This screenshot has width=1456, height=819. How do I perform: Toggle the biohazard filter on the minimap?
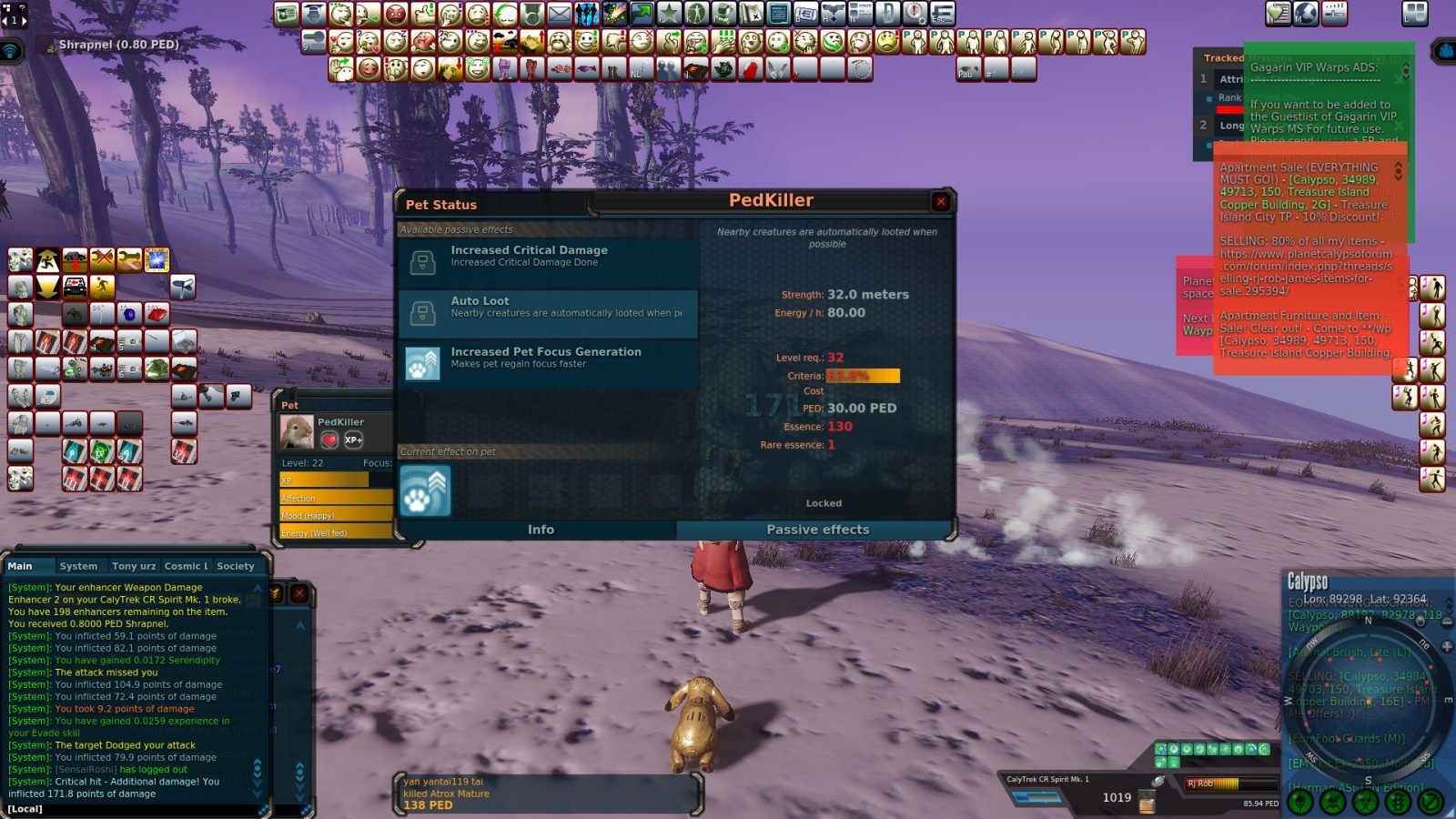coord(1365,802)
